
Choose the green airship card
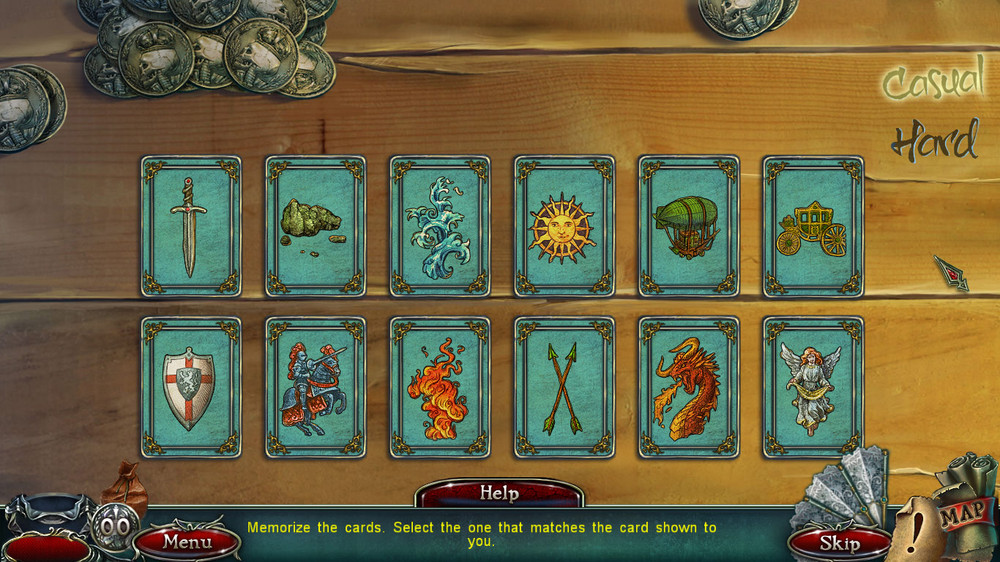[x=688, y=226]
